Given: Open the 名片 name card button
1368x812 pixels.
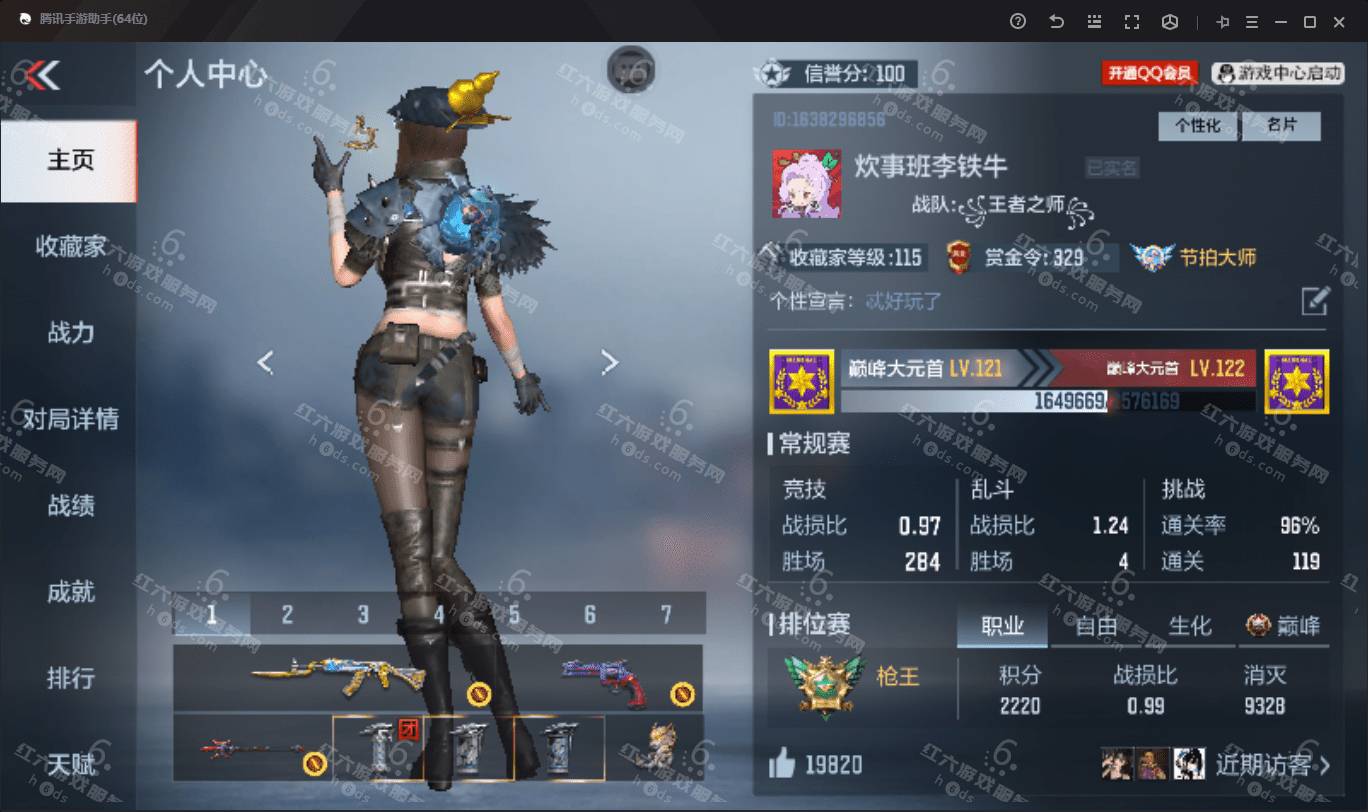Looking at the screenshot, I should (x=1281, y=126).
